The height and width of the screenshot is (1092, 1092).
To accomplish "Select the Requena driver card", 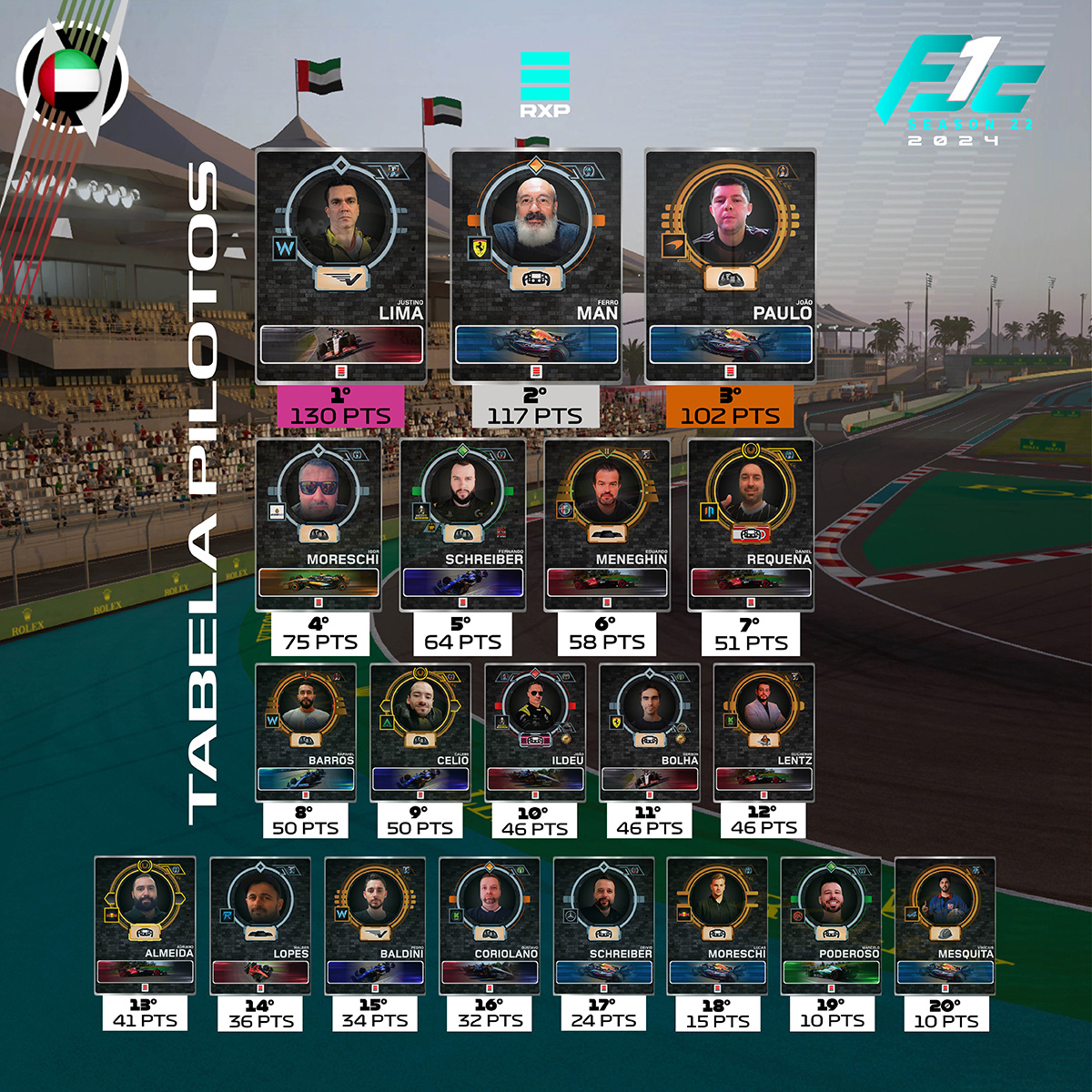I will (751, 524).
